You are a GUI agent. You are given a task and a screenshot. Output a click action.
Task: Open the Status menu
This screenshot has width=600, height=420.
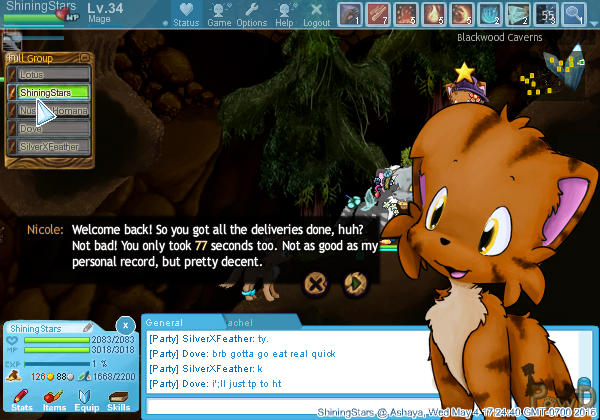(x=185, y=14)
